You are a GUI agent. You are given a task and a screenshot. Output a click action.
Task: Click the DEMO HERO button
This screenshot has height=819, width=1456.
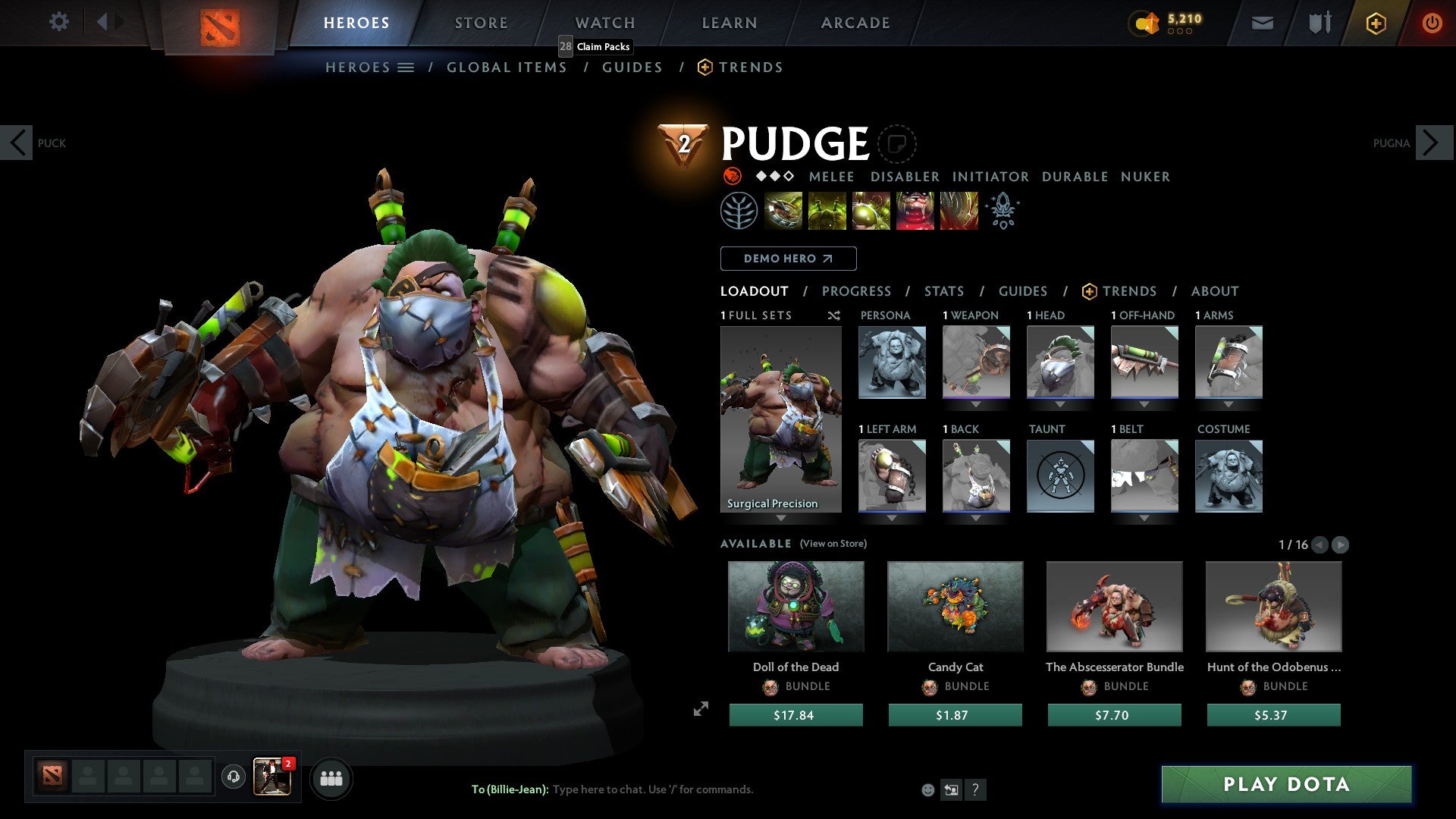click(788, 258)
